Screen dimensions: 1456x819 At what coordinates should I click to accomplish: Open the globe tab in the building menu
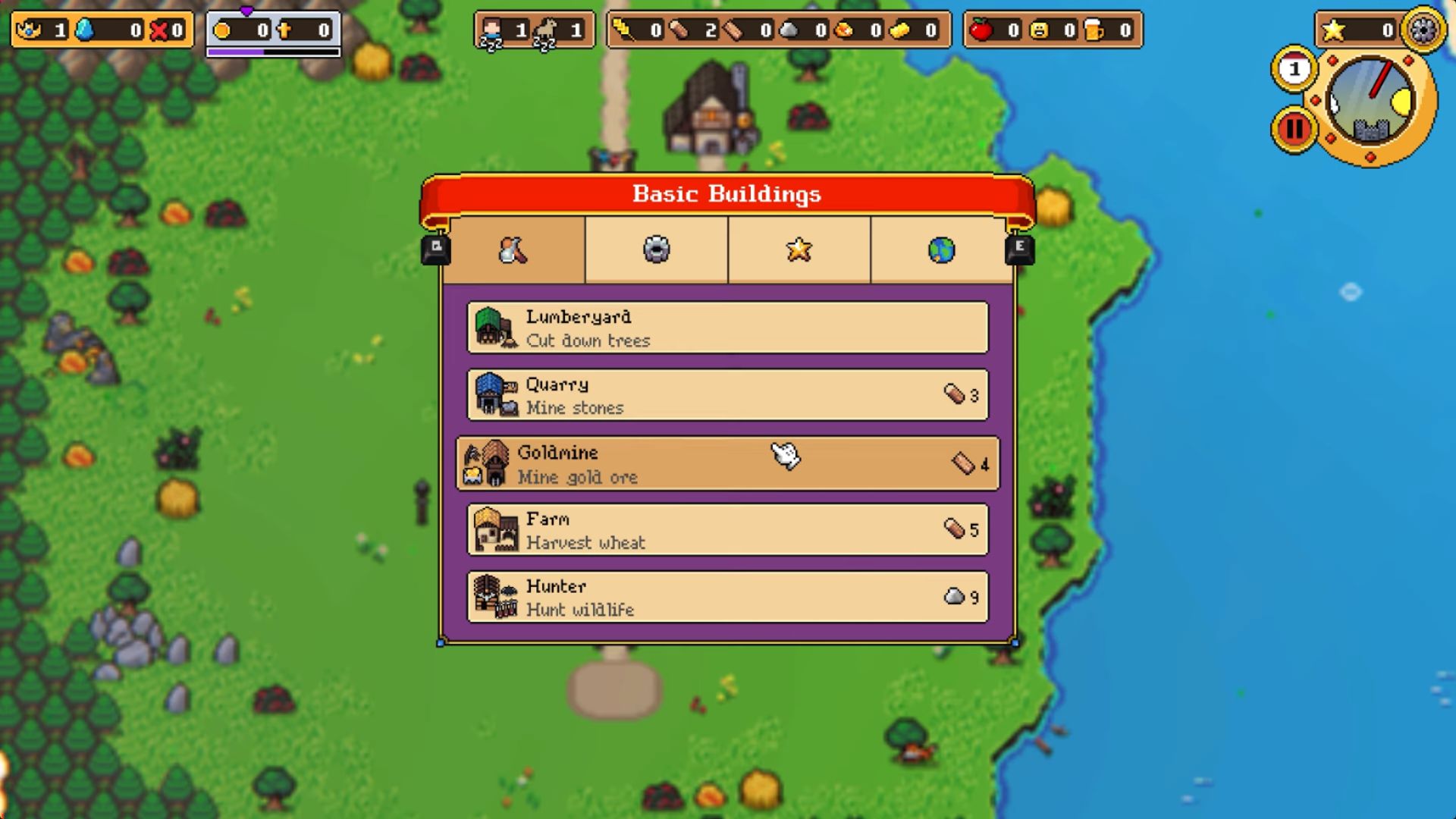[x=943, y=250]
